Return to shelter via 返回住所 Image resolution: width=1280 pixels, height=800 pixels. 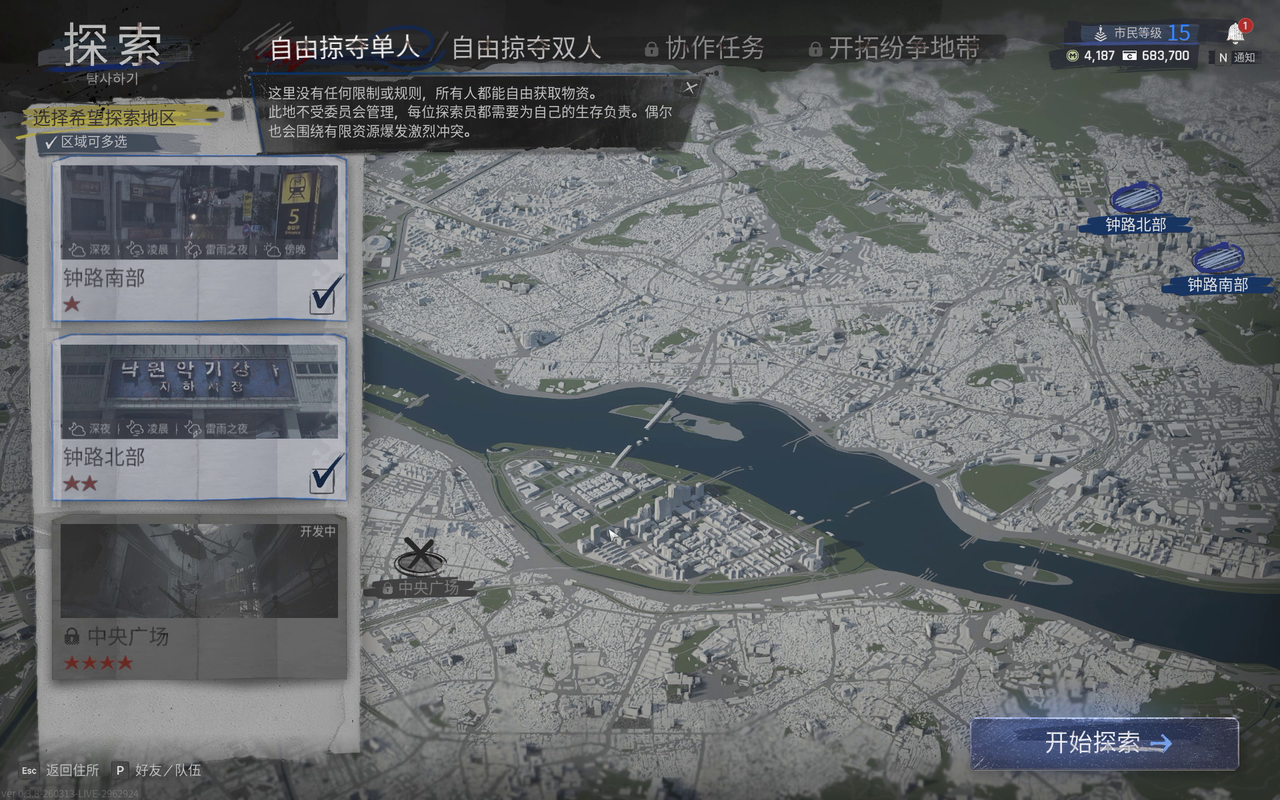pyautogui.click(x=60, y=770)
